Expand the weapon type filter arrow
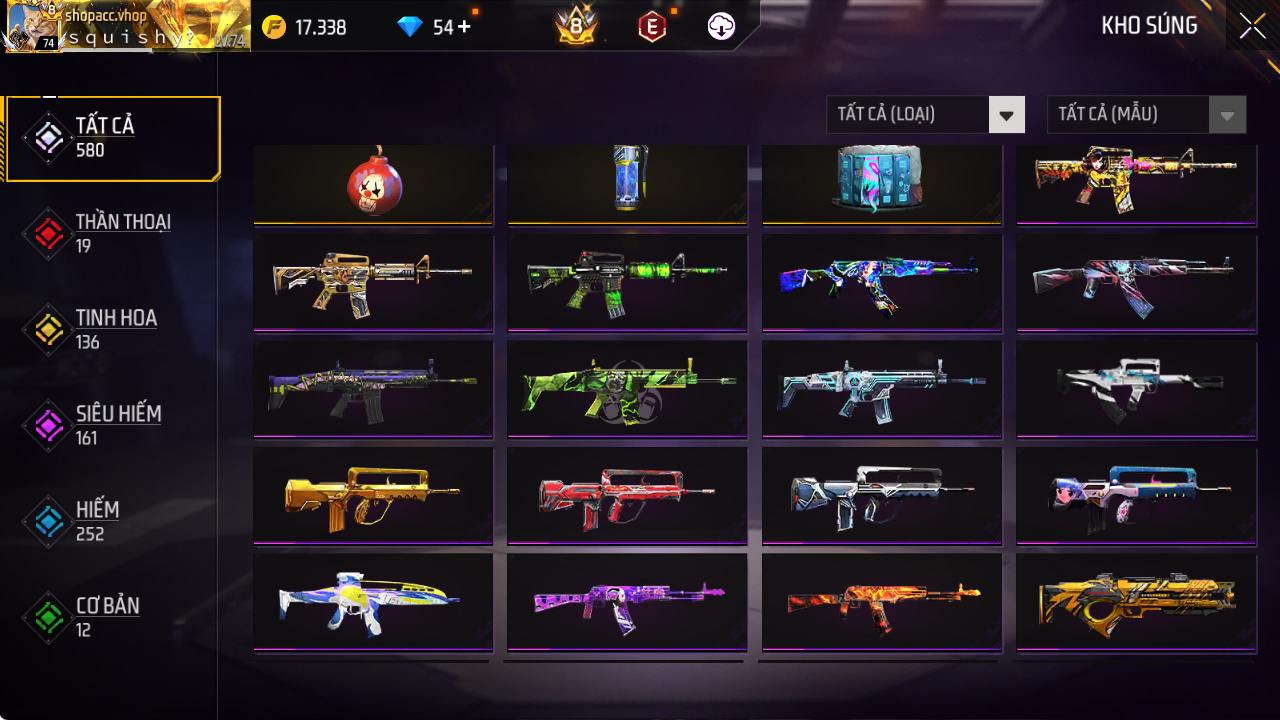 [1007, 114]
